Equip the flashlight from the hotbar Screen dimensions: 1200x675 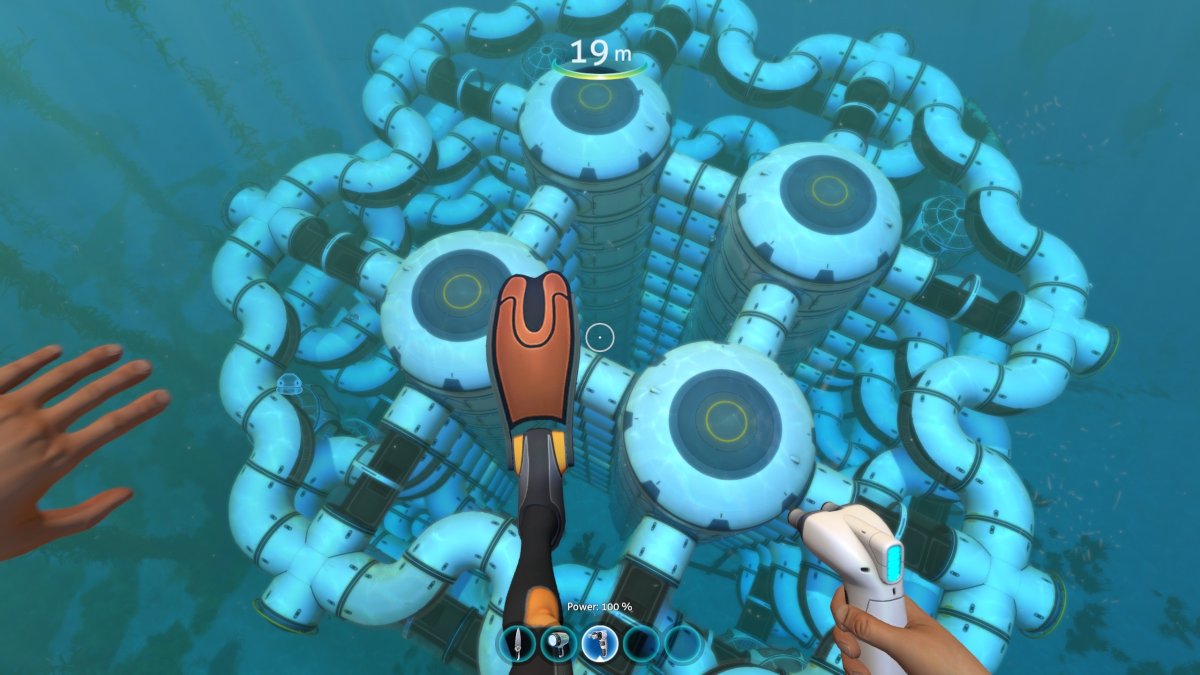click(558, 642)
